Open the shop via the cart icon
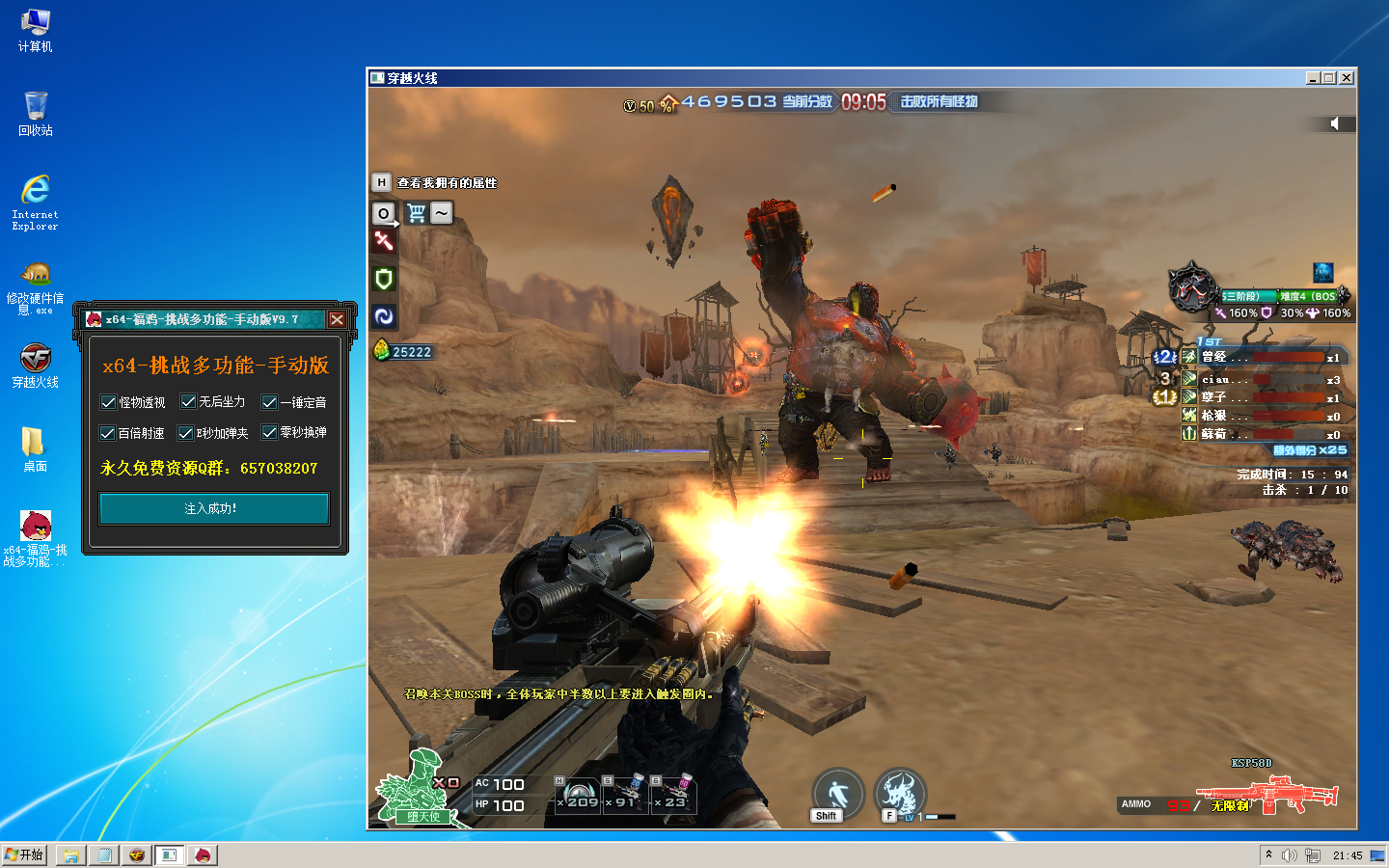The image size is (1389, 868). click(417, 213)
